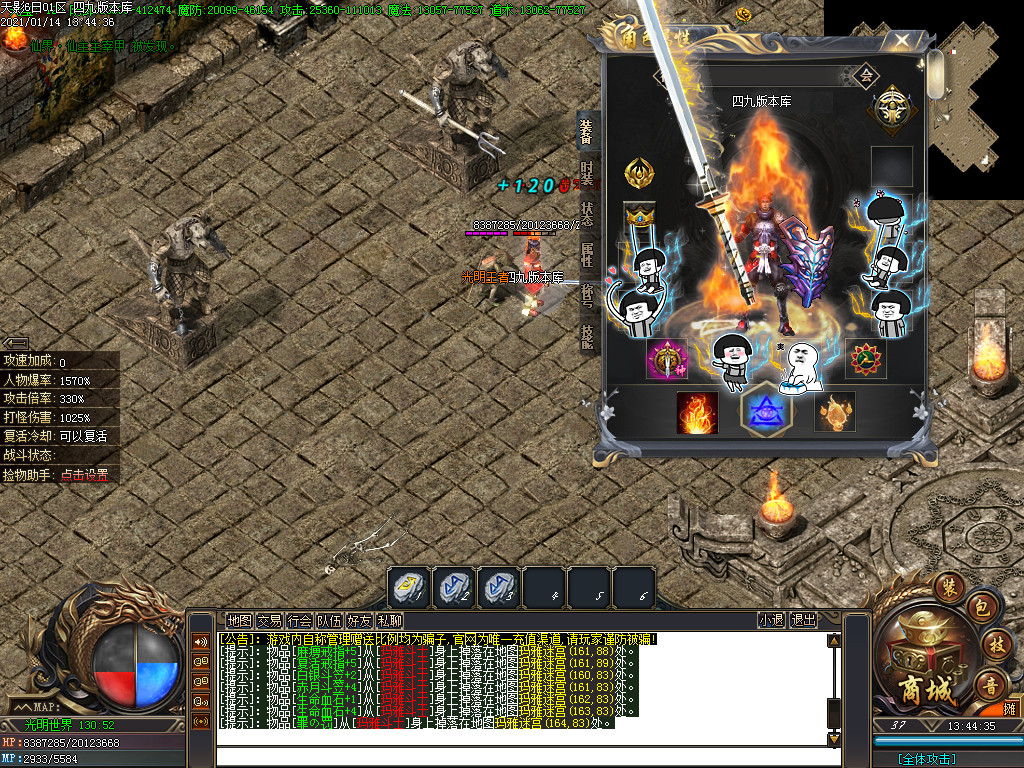This screenshot has height=768, width=1024.
Task: Click the 交易 trade button
Action: point(269,620)
